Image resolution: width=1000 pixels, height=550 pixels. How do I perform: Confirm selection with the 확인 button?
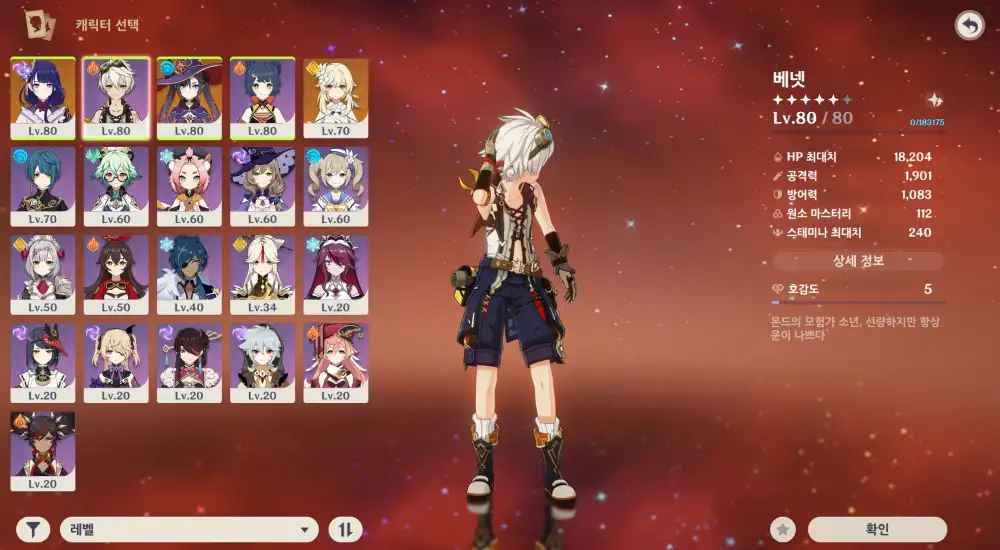tap(876, 530)
